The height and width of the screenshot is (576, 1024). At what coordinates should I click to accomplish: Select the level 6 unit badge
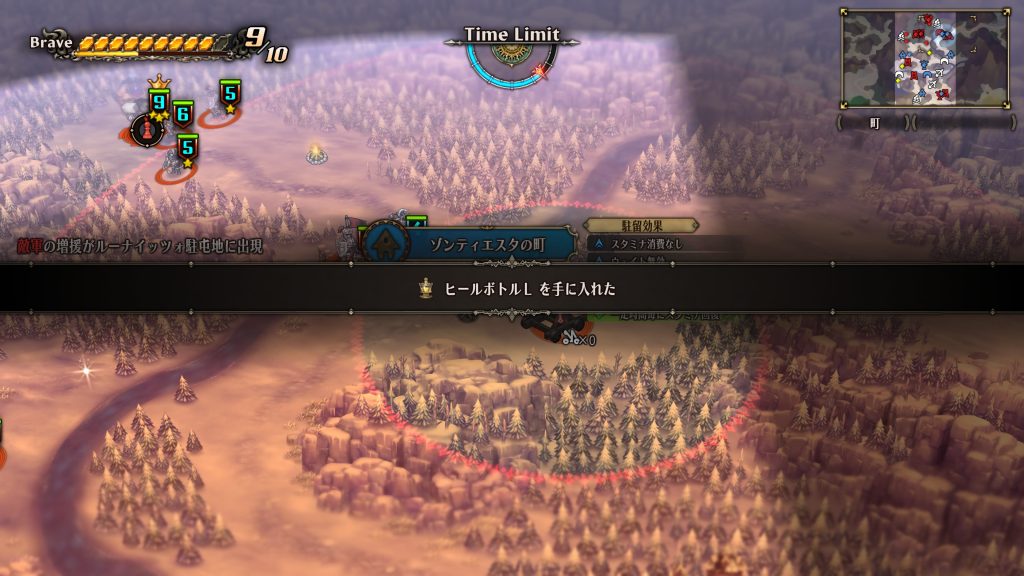[x=182, y=114]
